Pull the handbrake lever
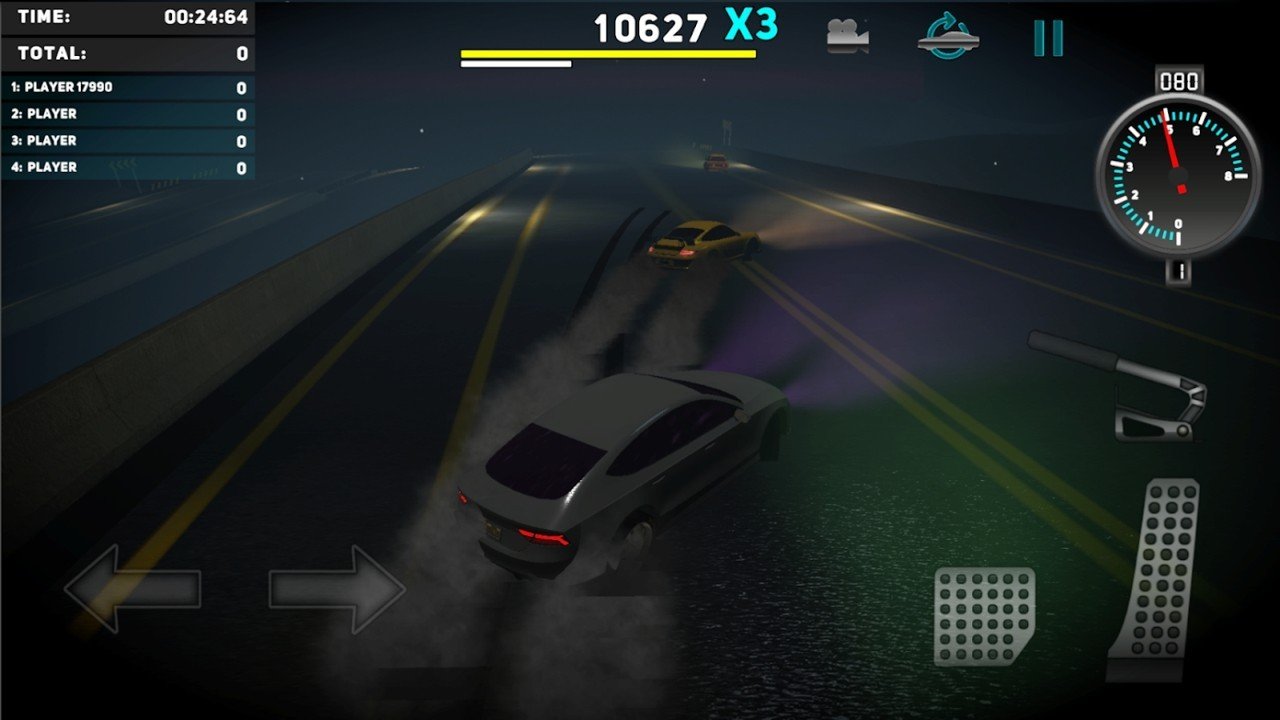The image size is (1280, 720). (1122, 385)
